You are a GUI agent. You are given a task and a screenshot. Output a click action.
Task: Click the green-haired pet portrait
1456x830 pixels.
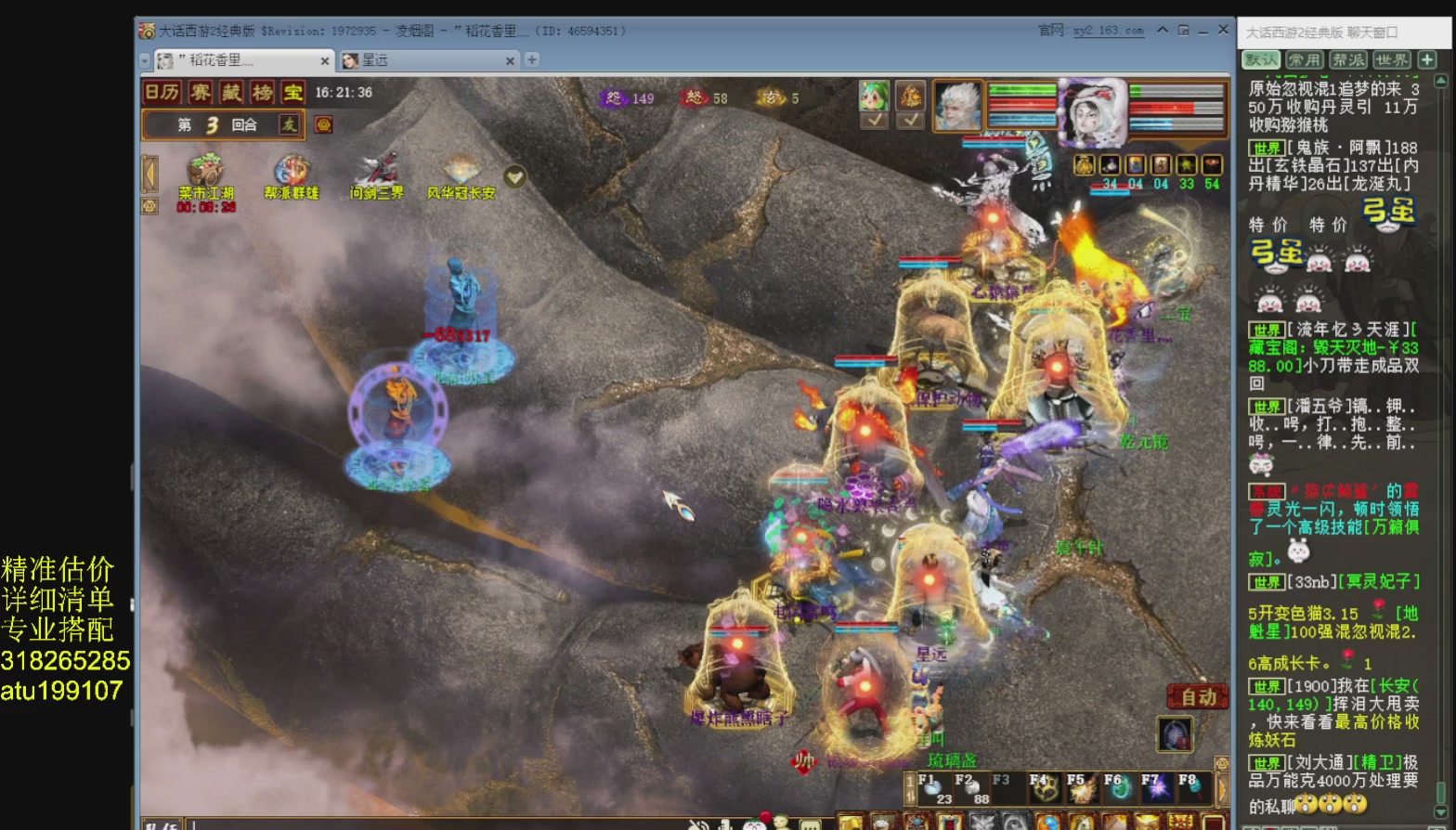tap(875, 96)
